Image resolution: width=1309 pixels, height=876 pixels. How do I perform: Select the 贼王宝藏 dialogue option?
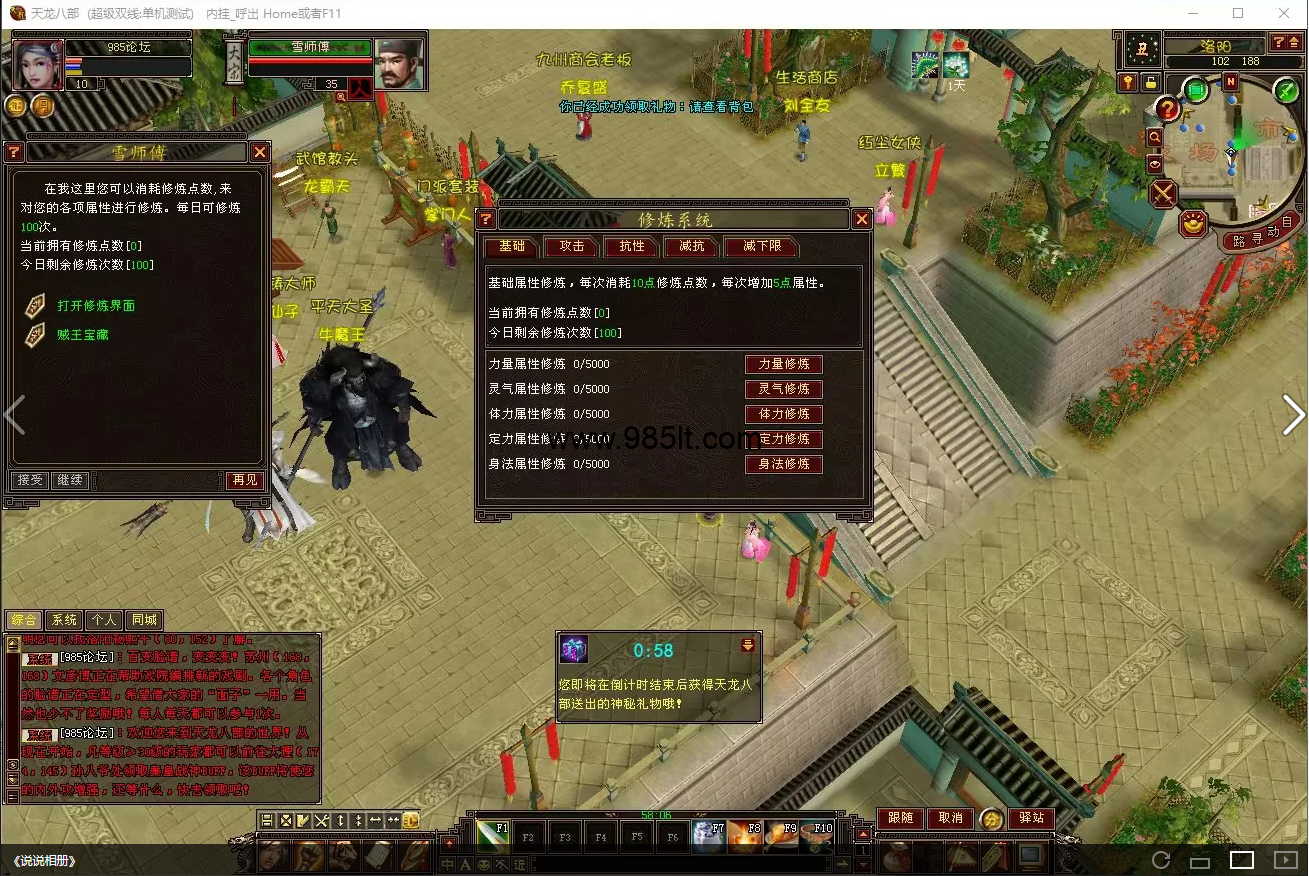pyautogui.click(x=83, y=335)
